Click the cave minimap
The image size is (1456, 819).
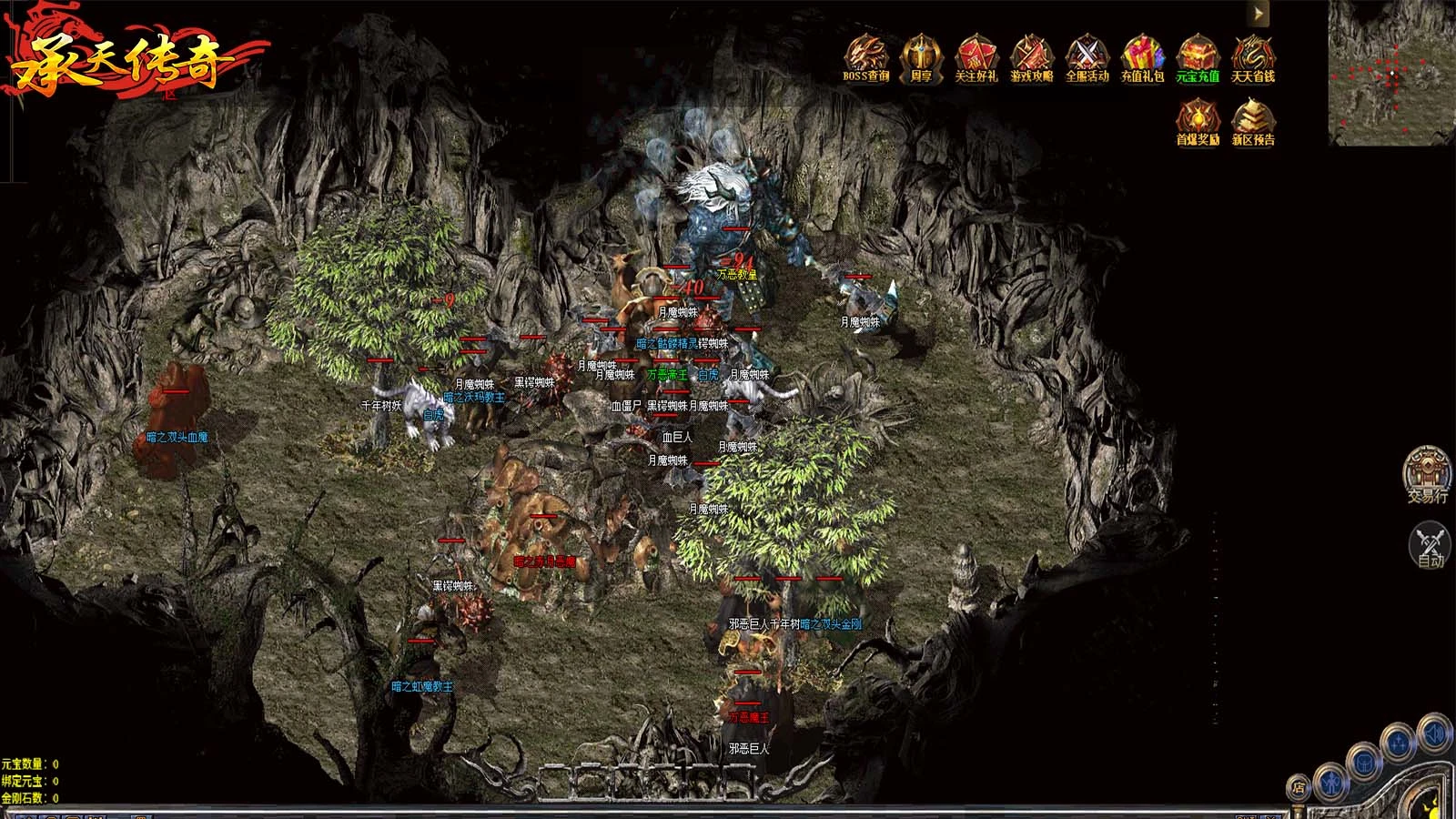click(x=1390, y=73)
